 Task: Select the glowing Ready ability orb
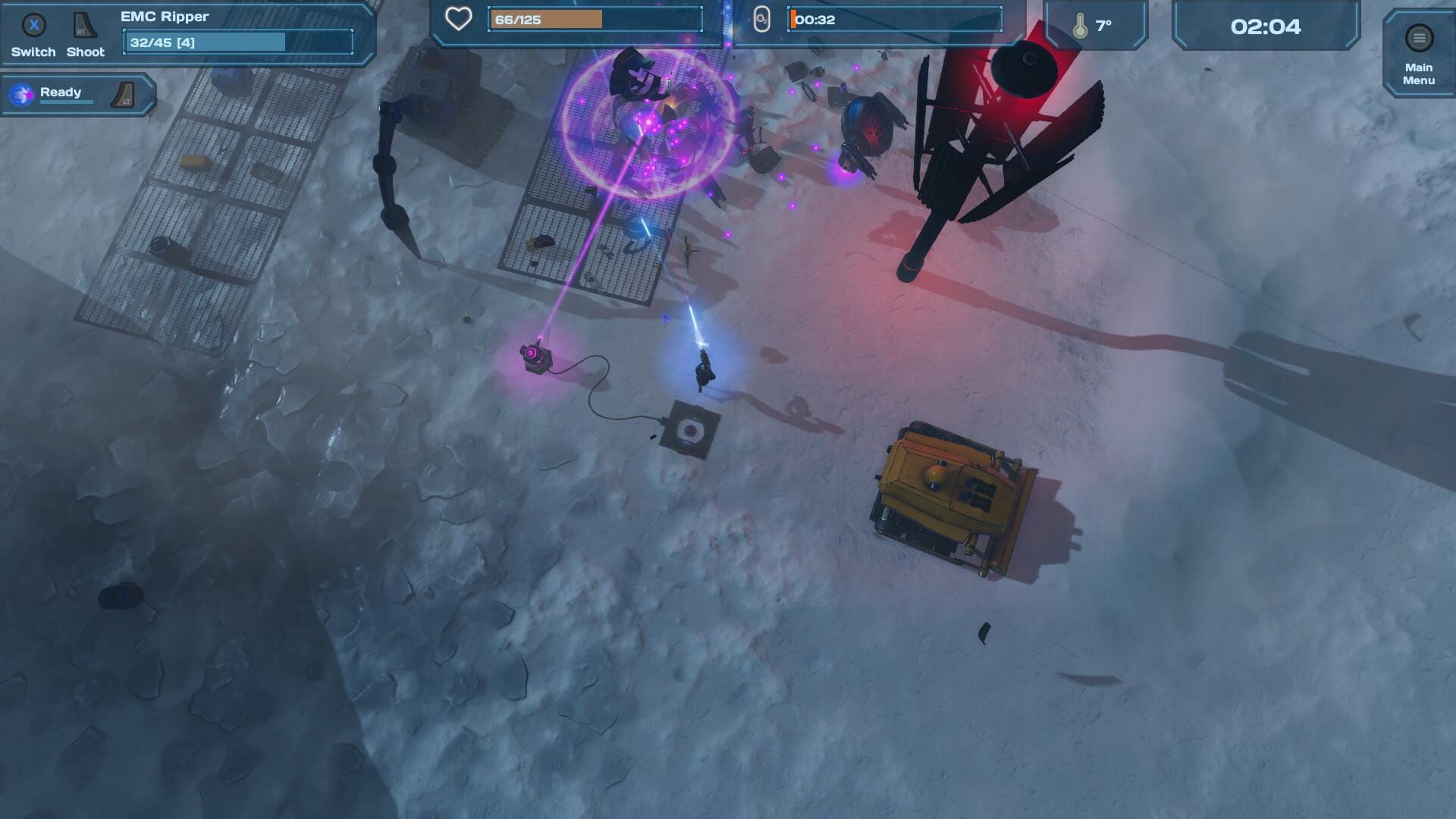[22, 96]
